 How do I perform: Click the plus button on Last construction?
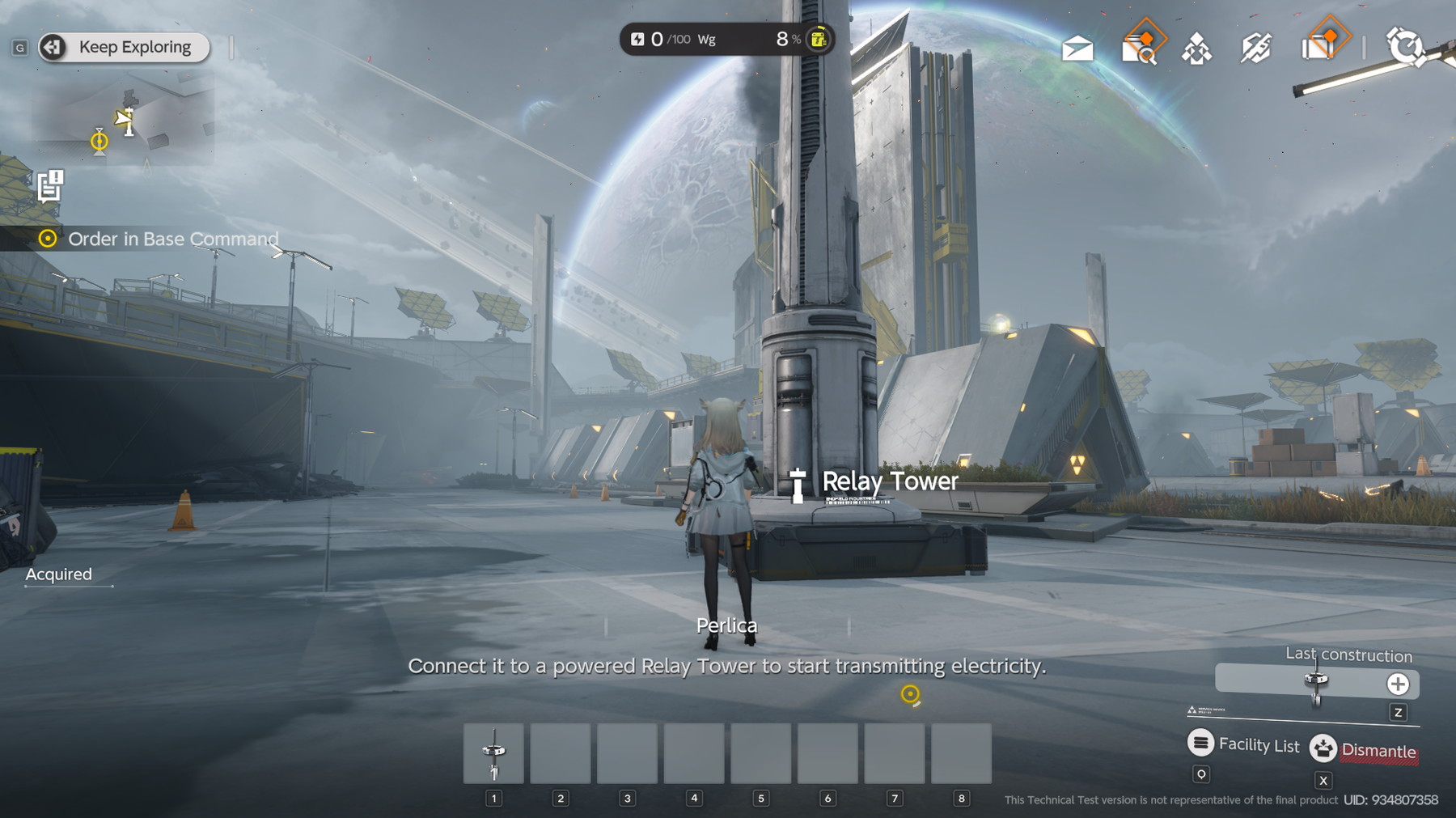click(x=1398, y=684)
